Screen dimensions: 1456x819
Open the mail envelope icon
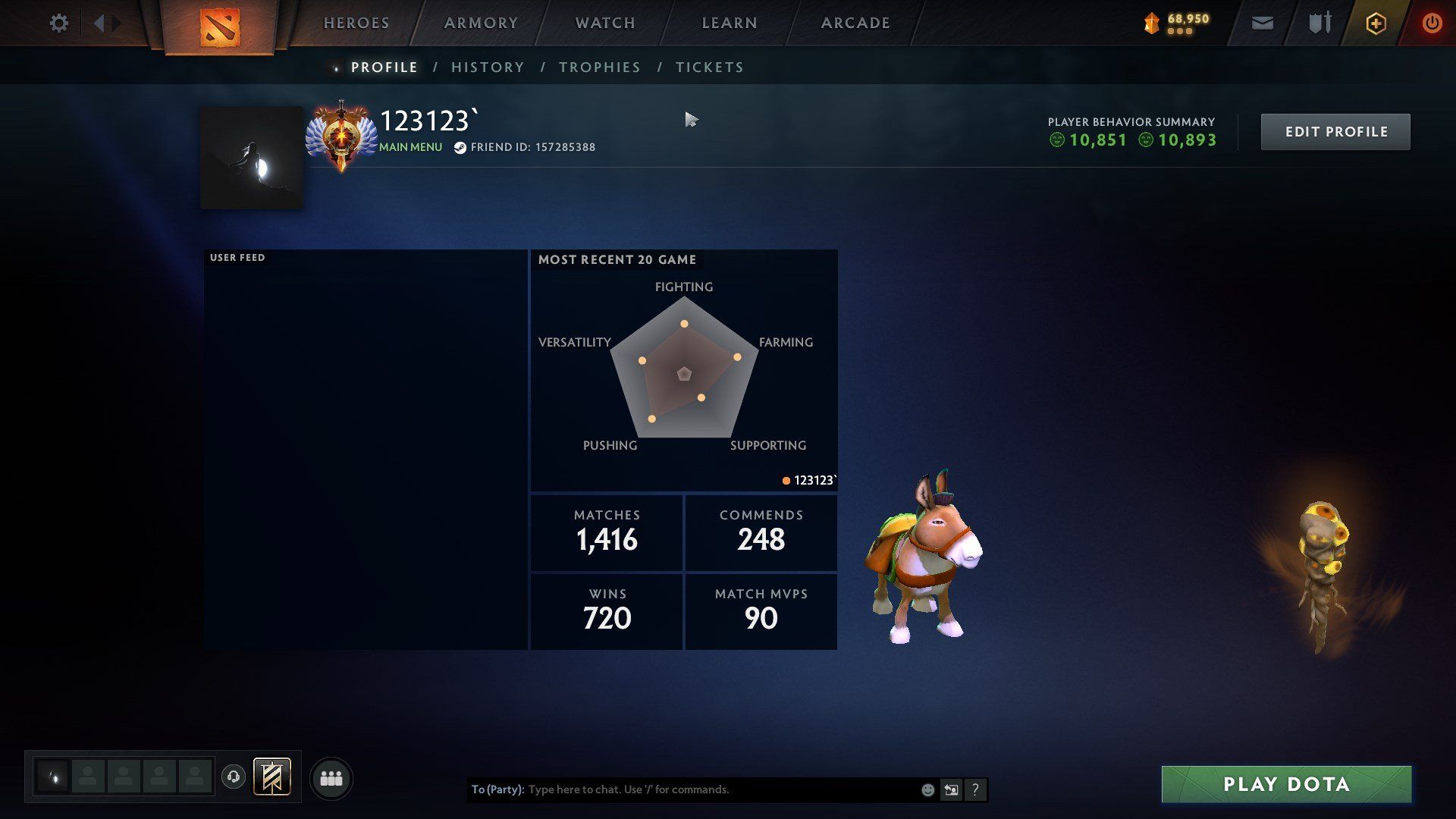click(1262, 24)
